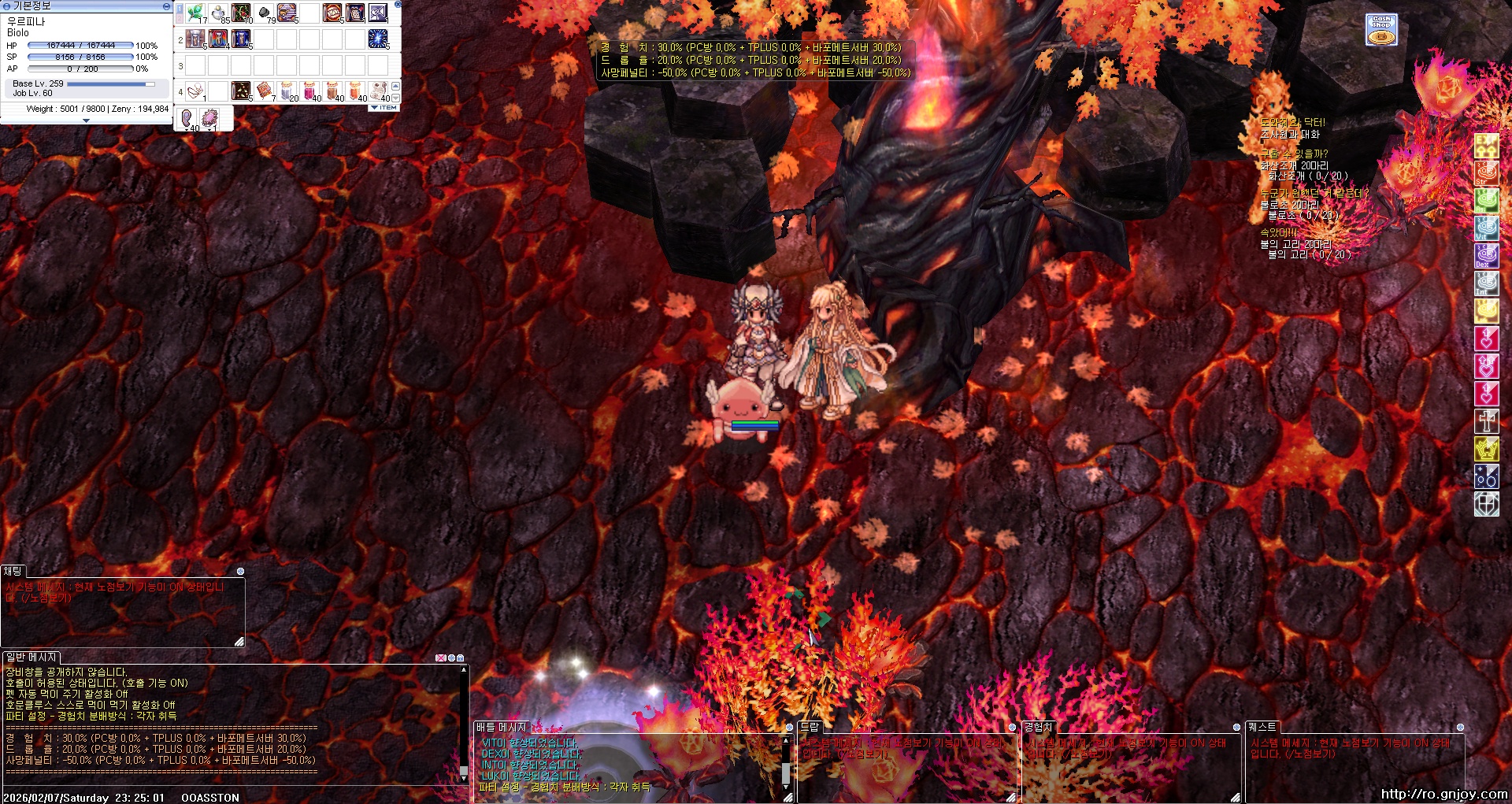Image resolution: width=1512 pixels, height=804 pixels.
Task: Use the green leaf item slot
Action: click(x=195, y=13)
